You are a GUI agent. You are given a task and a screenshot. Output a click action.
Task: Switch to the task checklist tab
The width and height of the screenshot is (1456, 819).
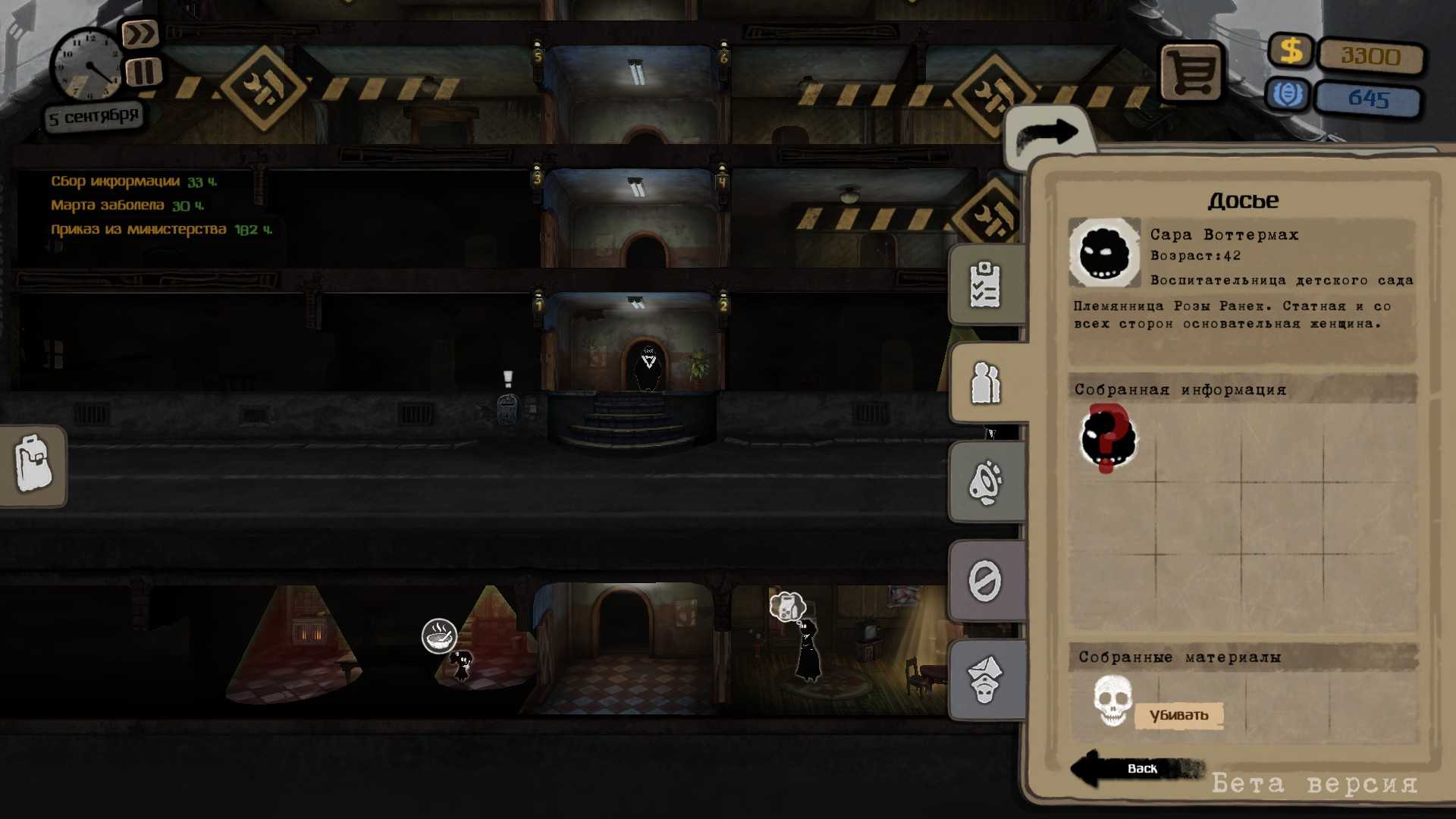coord(985,286)
